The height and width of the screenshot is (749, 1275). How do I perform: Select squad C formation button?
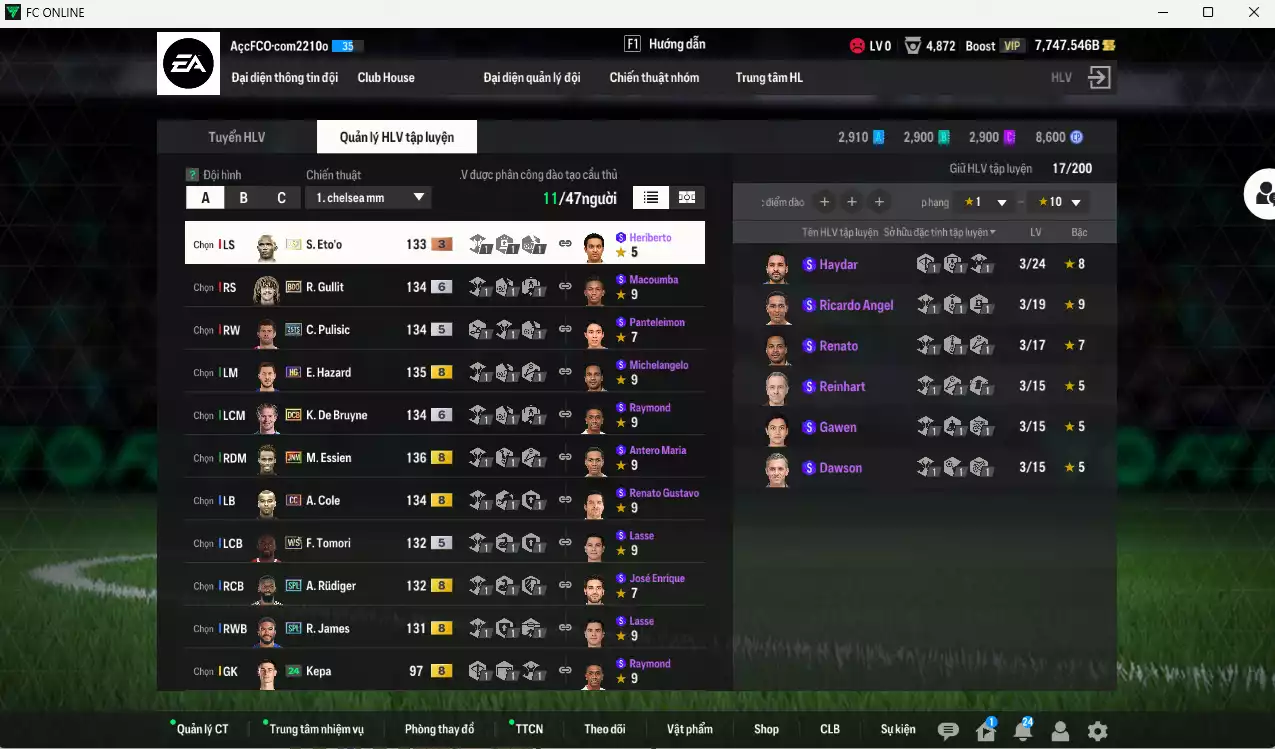281,197
